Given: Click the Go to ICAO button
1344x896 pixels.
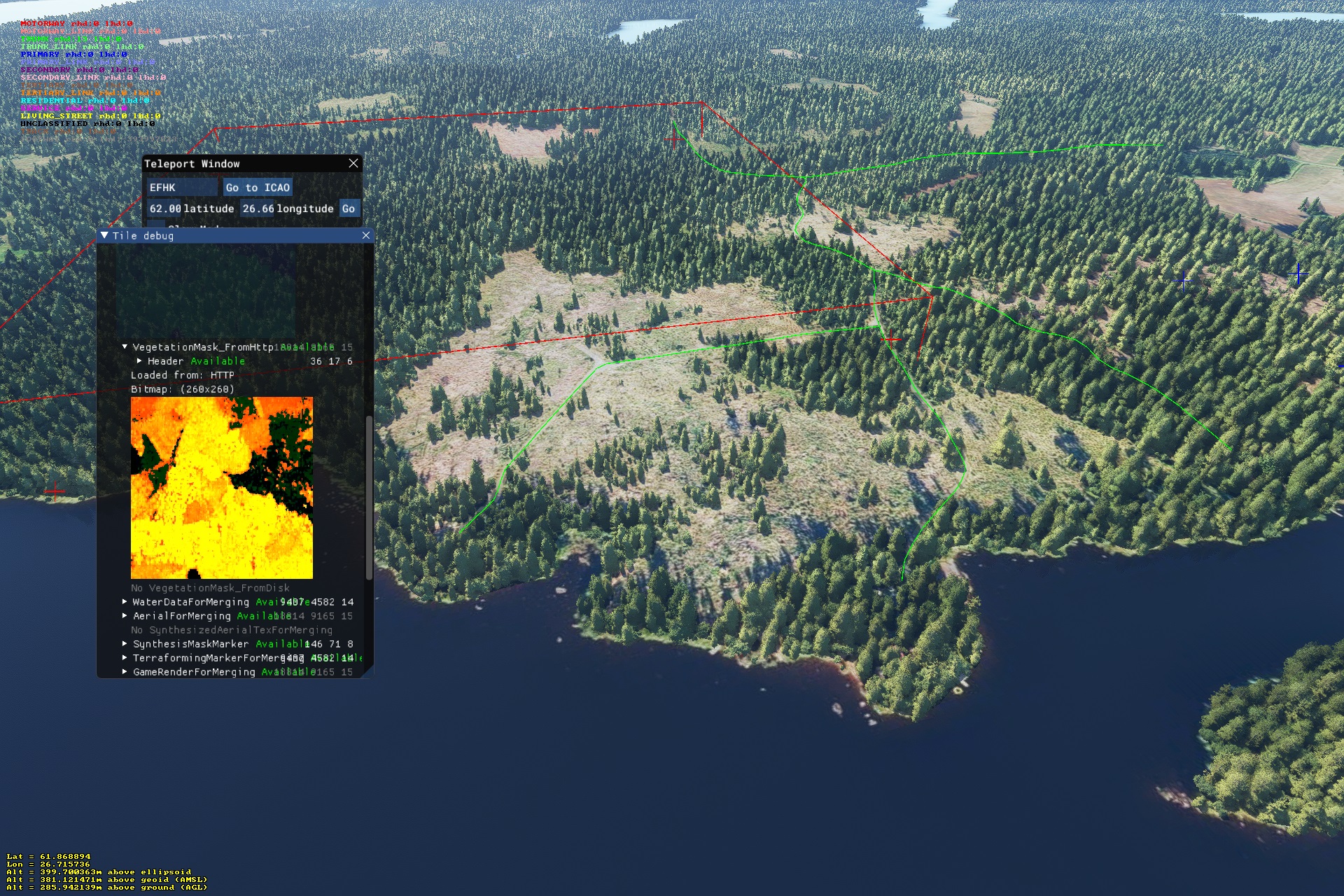Looking at the screenshot, I should coord(258,188).
